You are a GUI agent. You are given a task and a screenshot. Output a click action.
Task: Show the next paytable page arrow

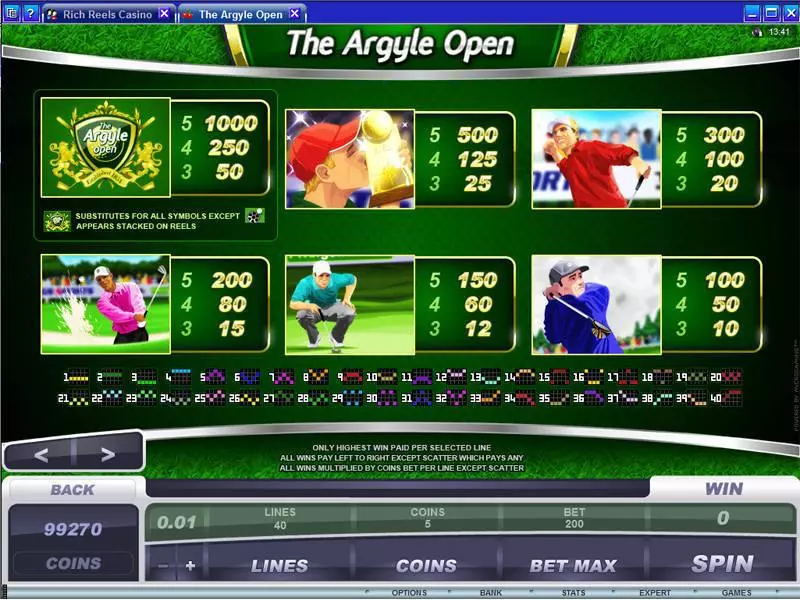107,455
